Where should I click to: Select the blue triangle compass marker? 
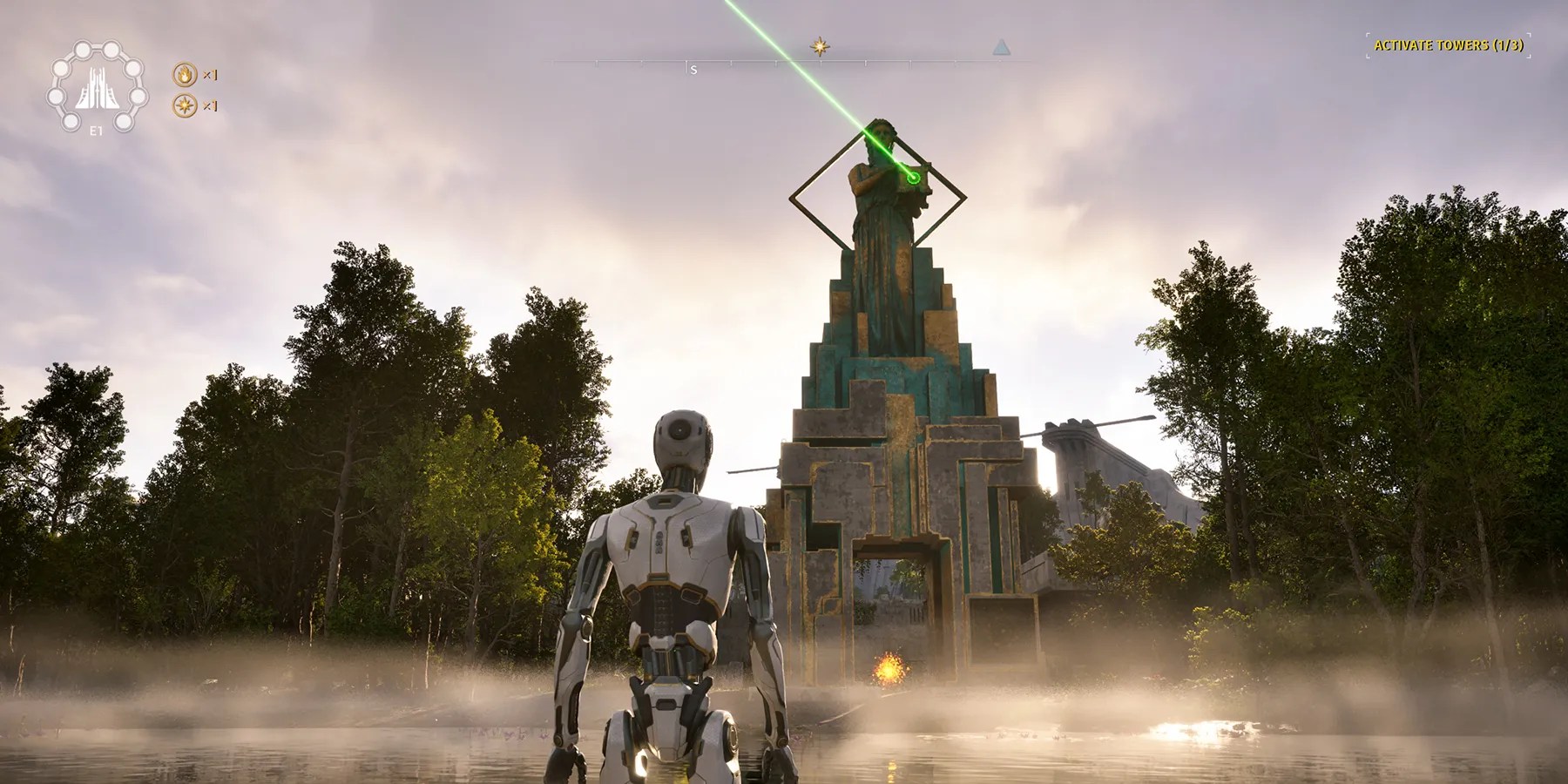pyautogui.click(x=1002, y=47)
